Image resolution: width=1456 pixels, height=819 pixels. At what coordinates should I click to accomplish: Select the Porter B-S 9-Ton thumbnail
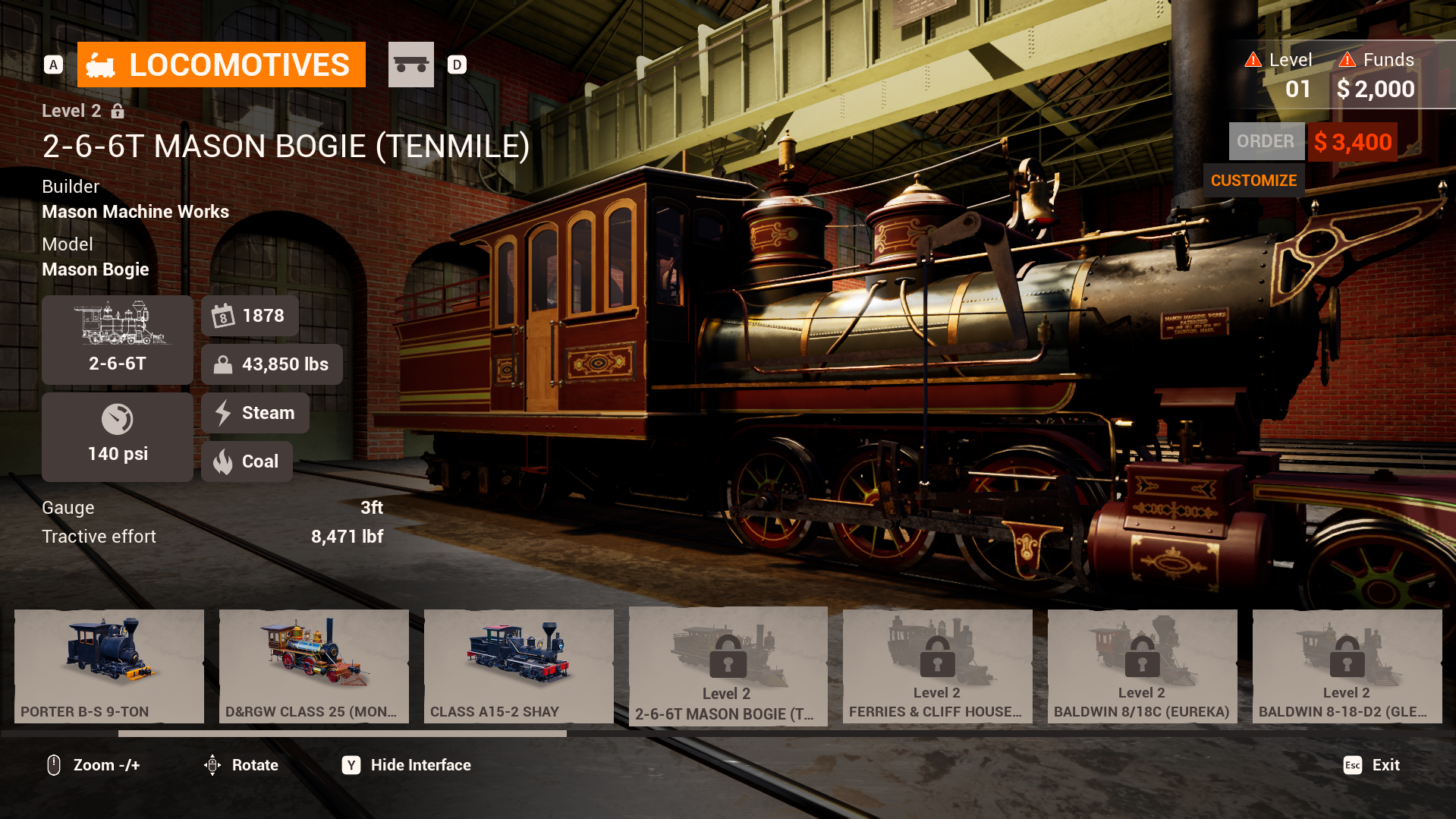pos(109,666)
